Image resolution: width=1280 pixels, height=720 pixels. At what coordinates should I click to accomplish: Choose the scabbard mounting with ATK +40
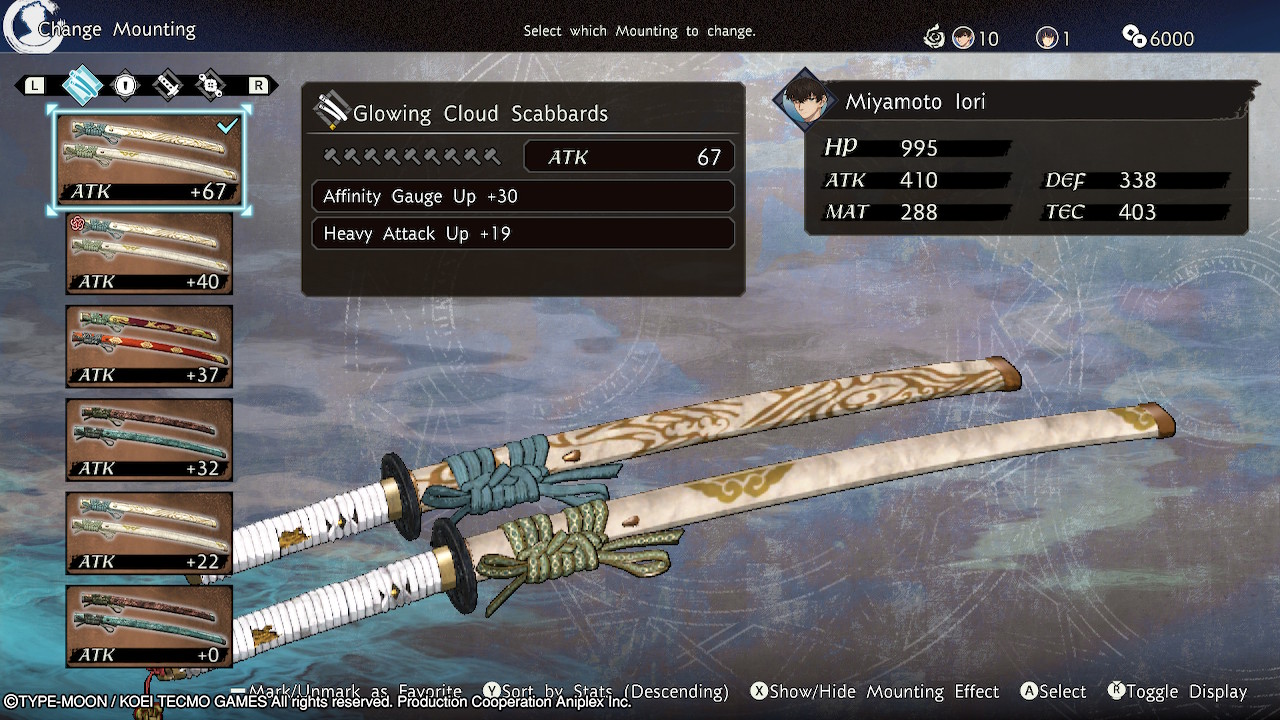click(x=149, y=254)
